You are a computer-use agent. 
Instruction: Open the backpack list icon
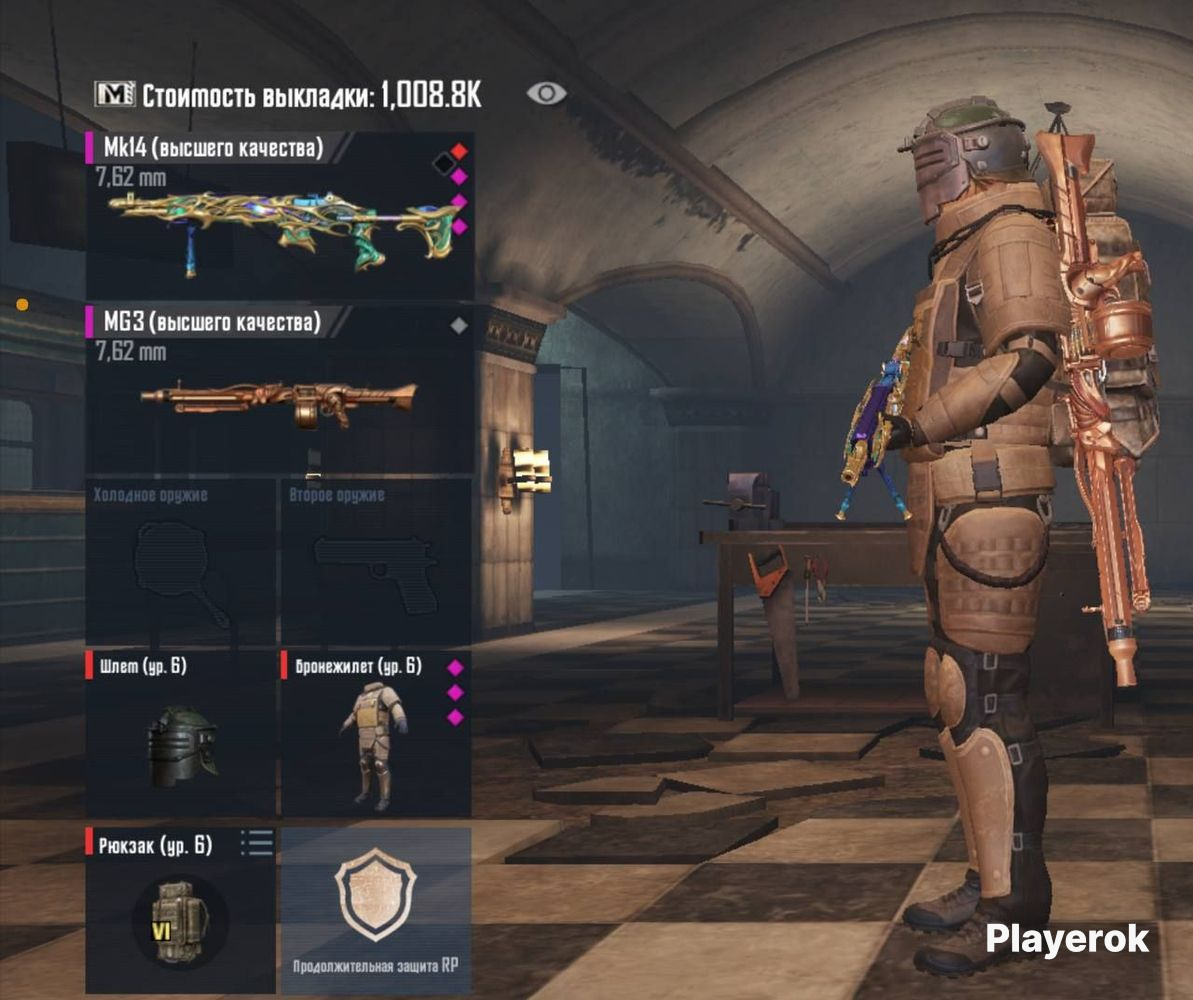pyautogui.click(x=257, y=844)
